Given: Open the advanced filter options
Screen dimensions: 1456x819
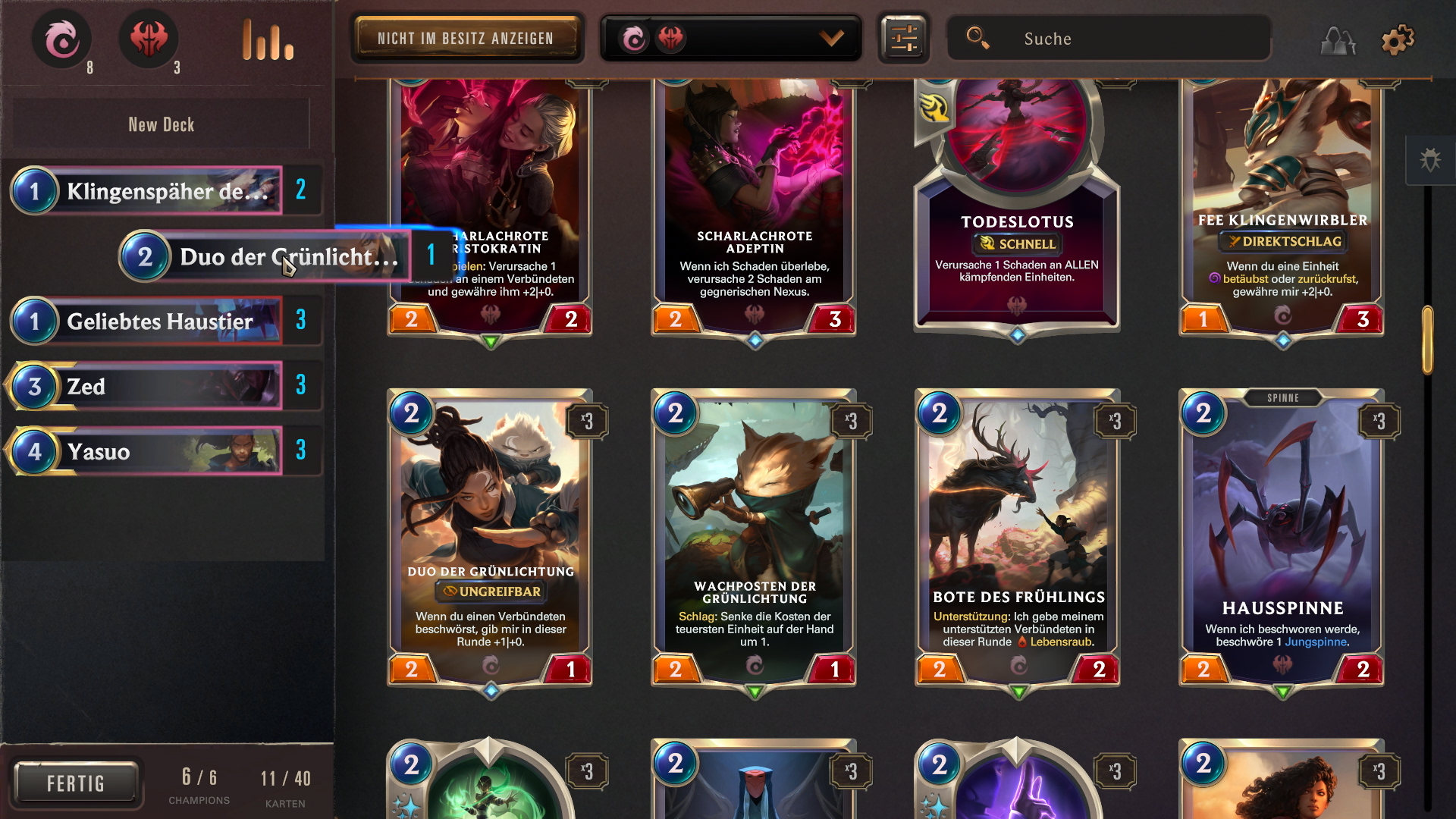Looking at the screenshot, I should 904,39.
